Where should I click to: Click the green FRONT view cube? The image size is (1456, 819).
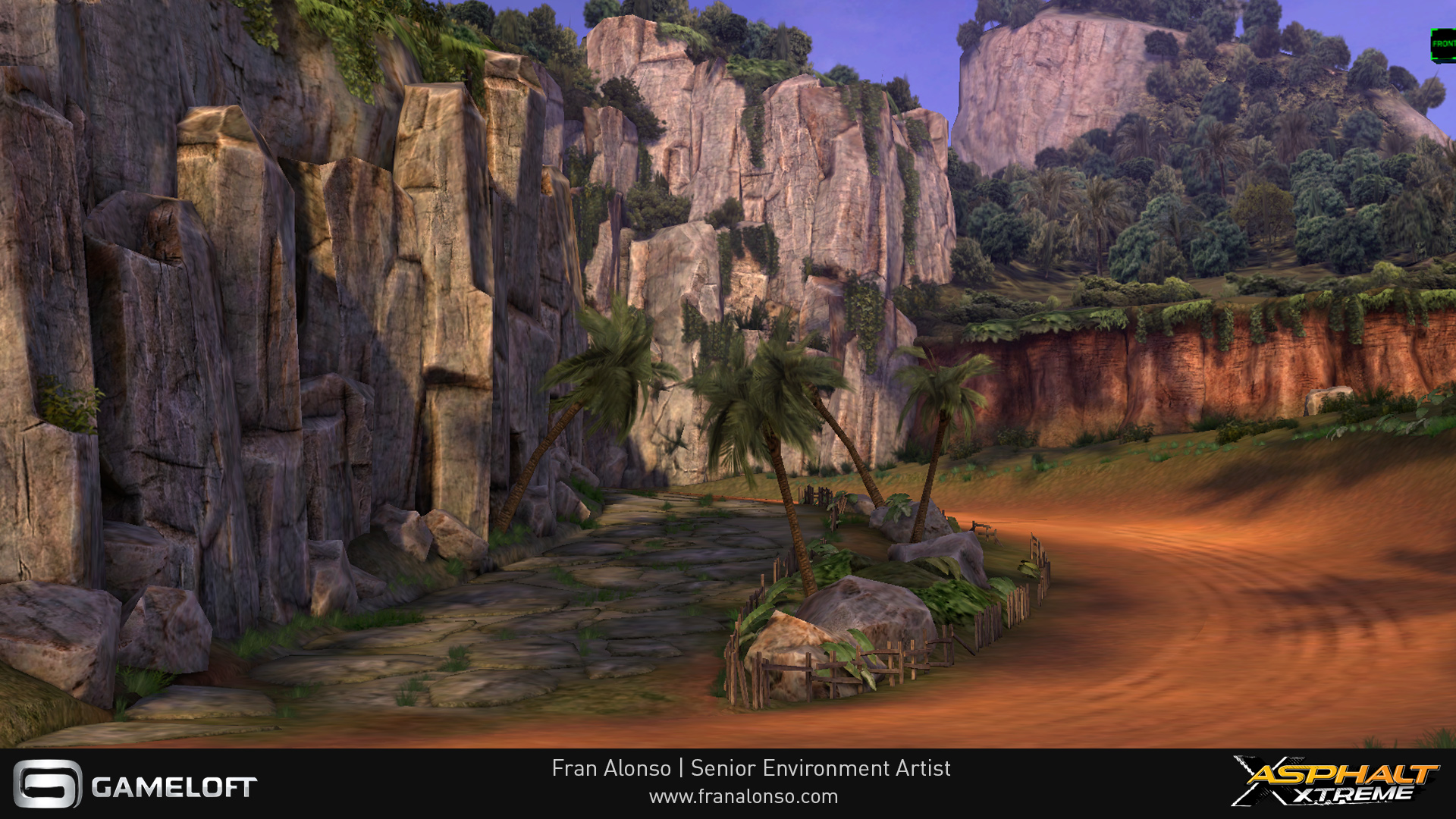pyautogui.click(x=1443, y=45)
